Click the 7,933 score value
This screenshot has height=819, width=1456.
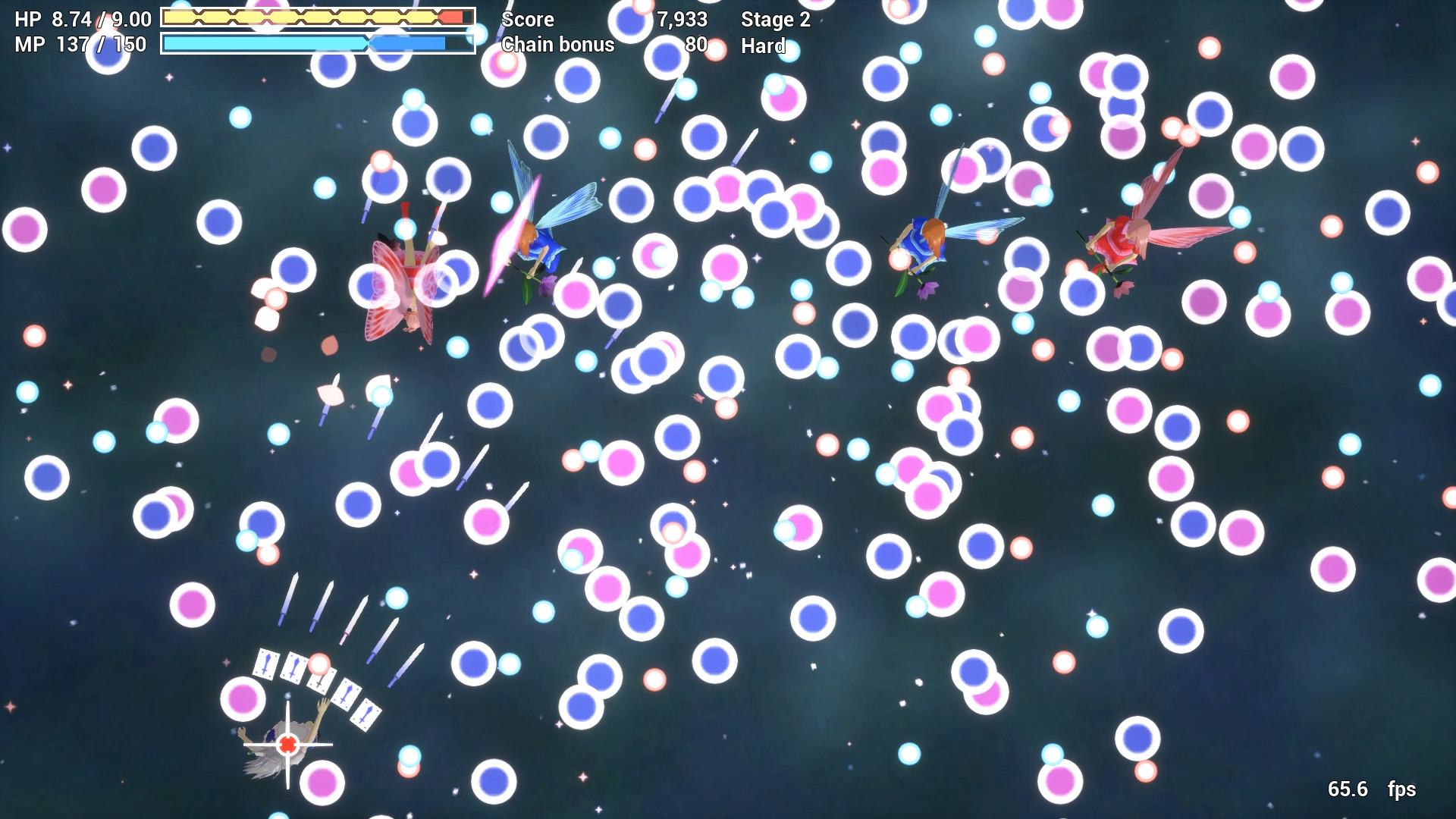click(682, 20)
